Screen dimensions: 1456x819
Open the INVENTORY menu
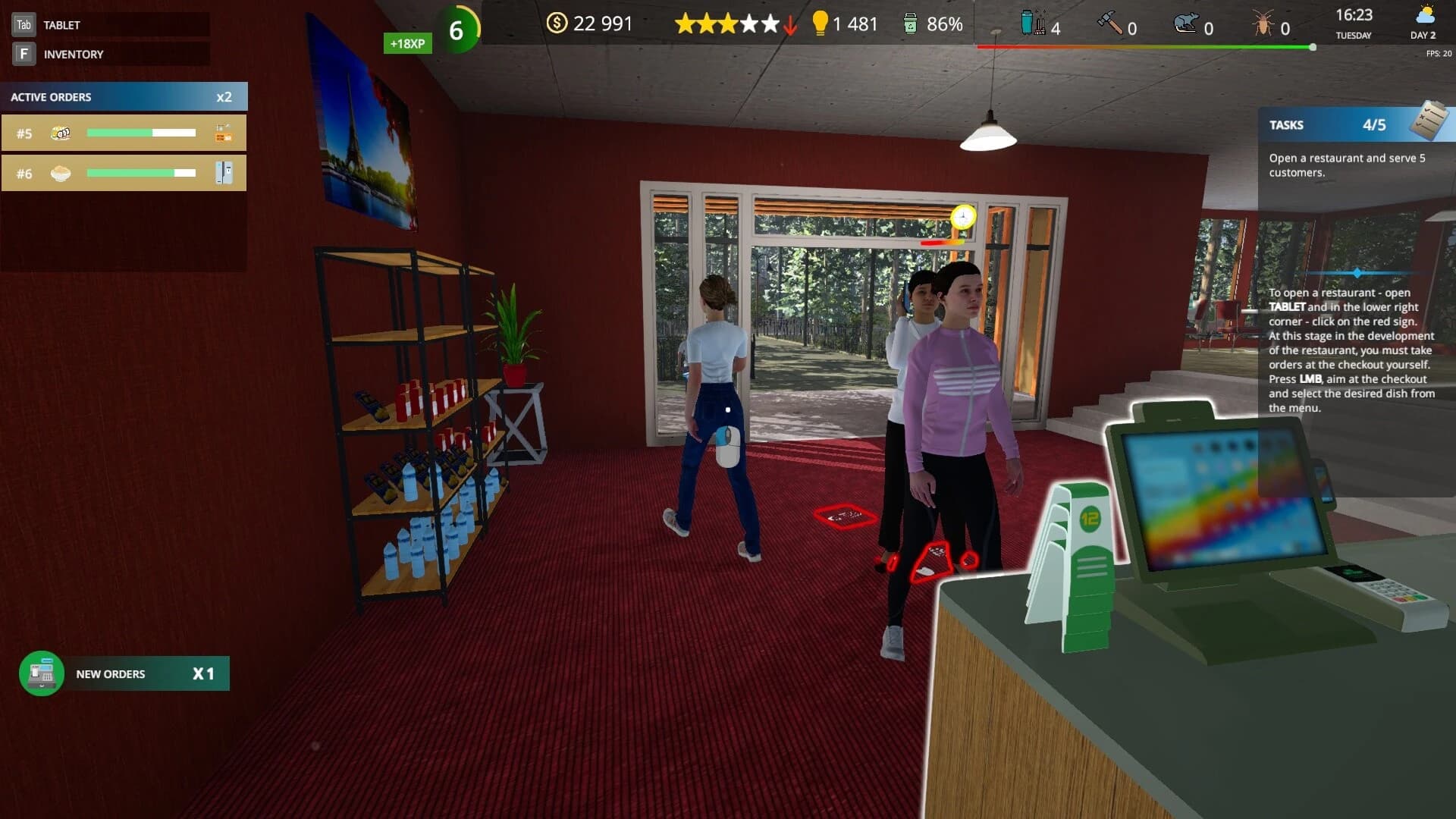pos(73,54)
